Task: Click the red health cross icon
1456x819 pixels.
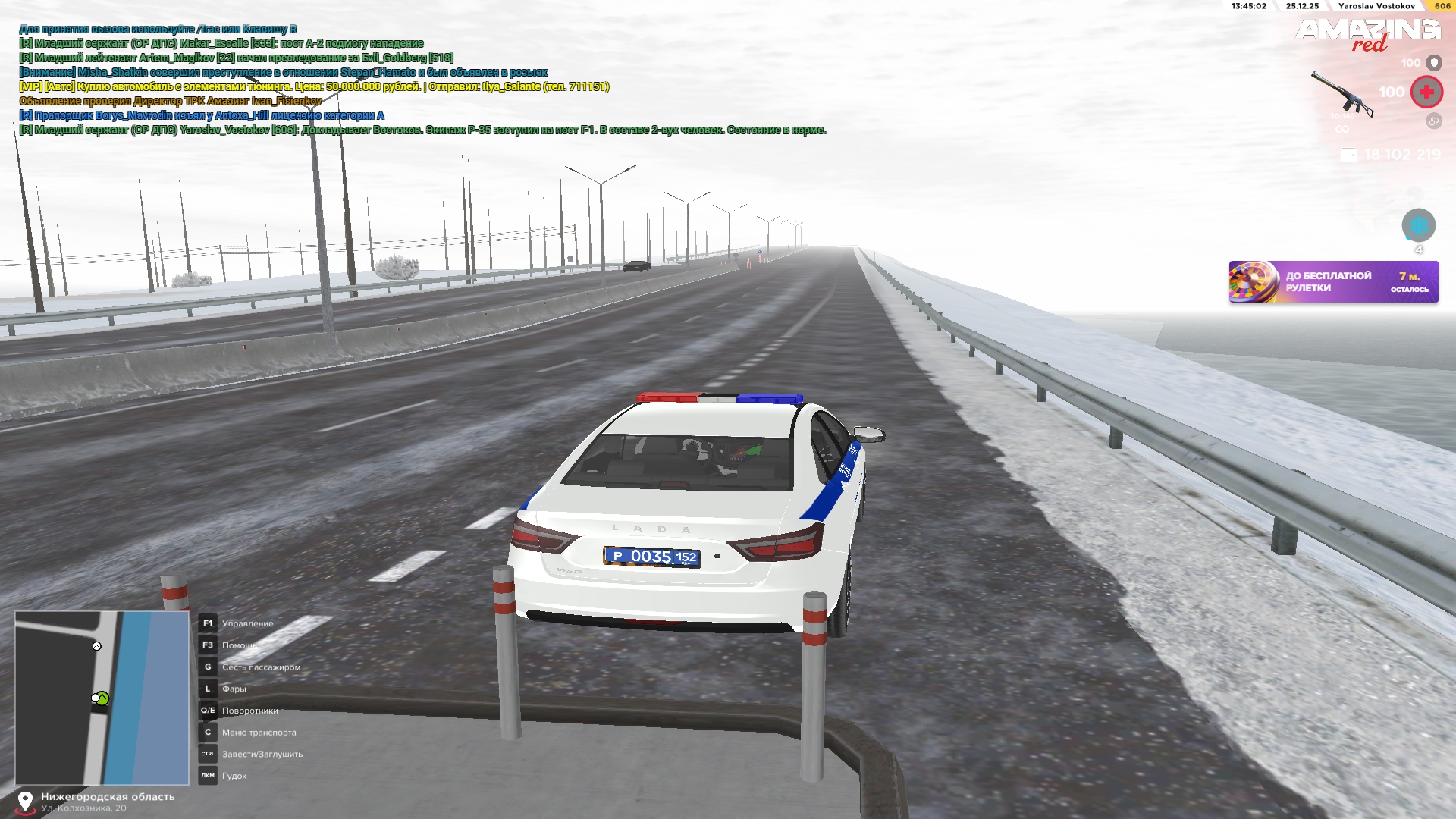Action: pyautogui.click(x=1426, y=92)
